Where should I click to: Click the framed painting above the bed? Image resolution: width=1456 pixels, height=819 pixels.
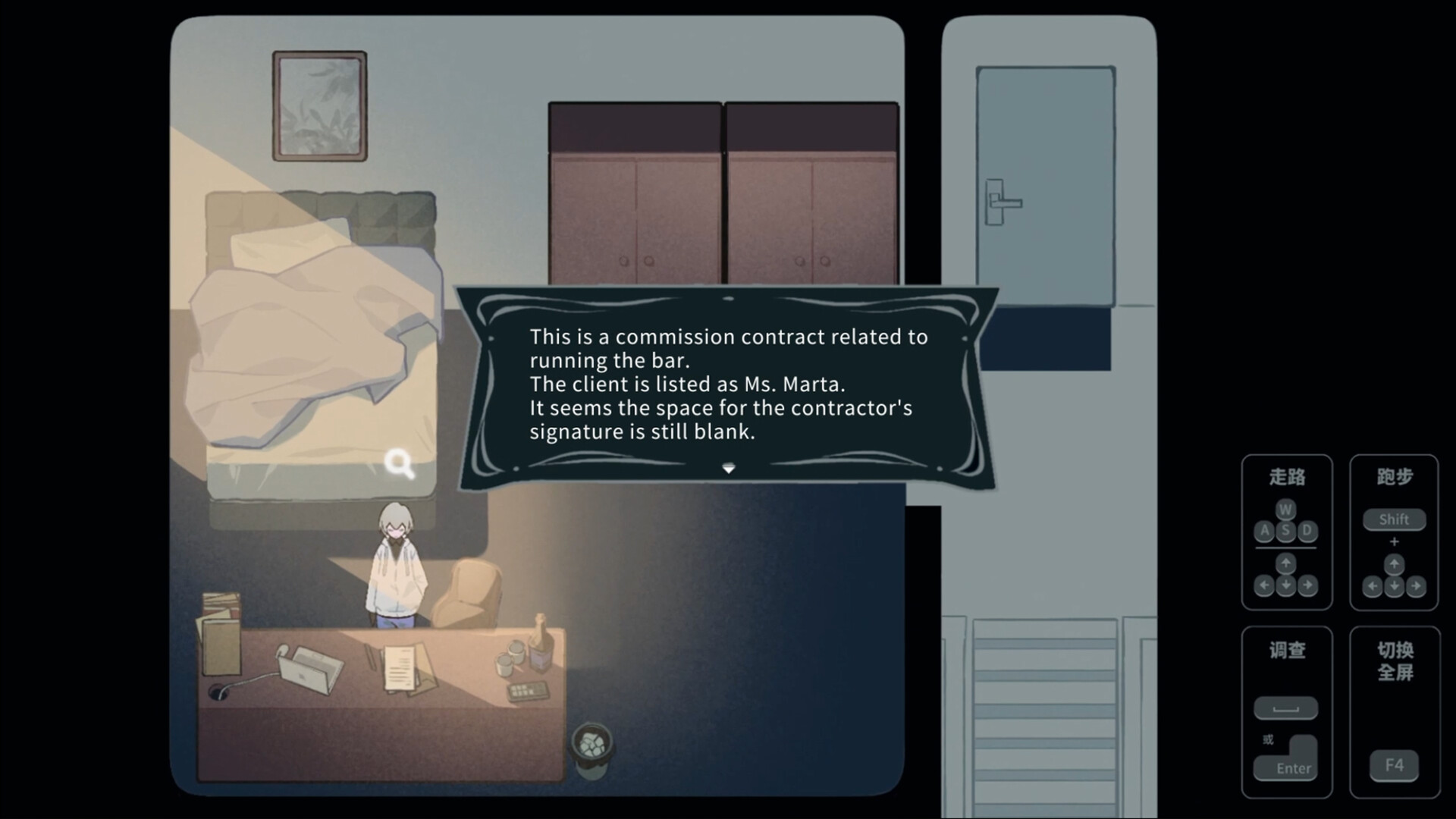pyautogui.click(x=318, y=104)
